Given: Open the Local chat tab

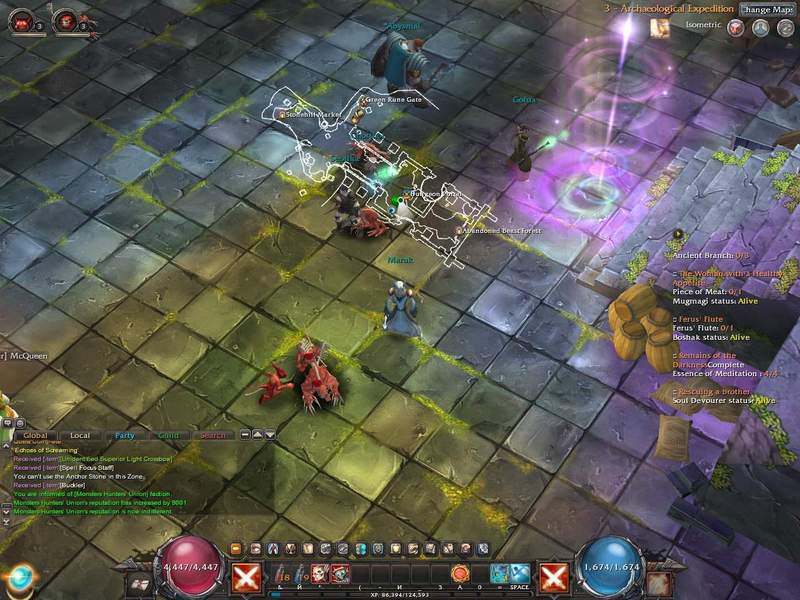Looking at the screenshot, I should (80, 435).
